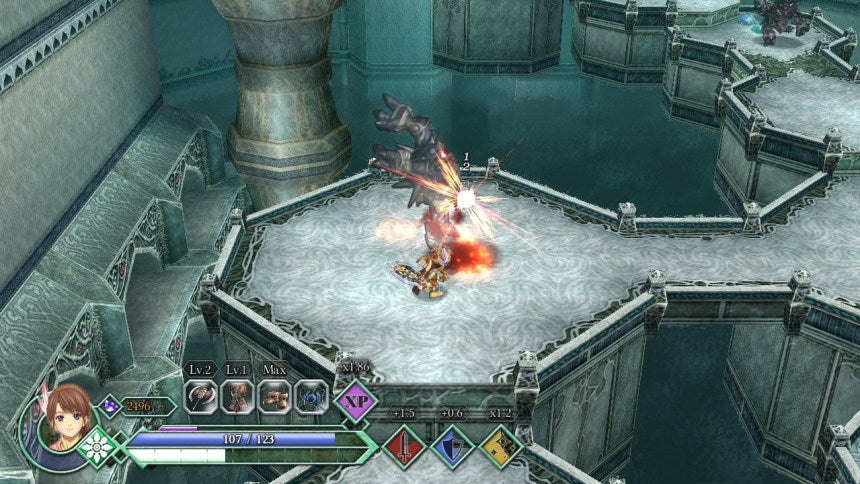The height and width of the screenshot is (484, 860).
Task: Choose the skill slot marked Lv.1
Action: 237,396
